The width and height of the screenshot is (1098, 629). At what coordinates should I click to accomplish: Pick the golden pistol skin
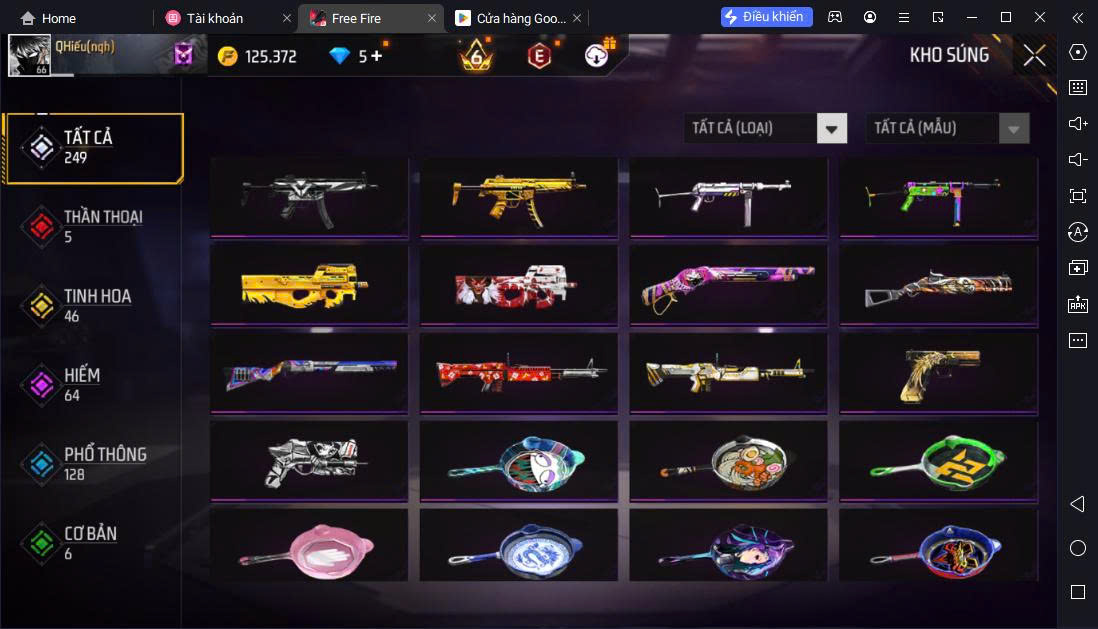coord(936,373)
